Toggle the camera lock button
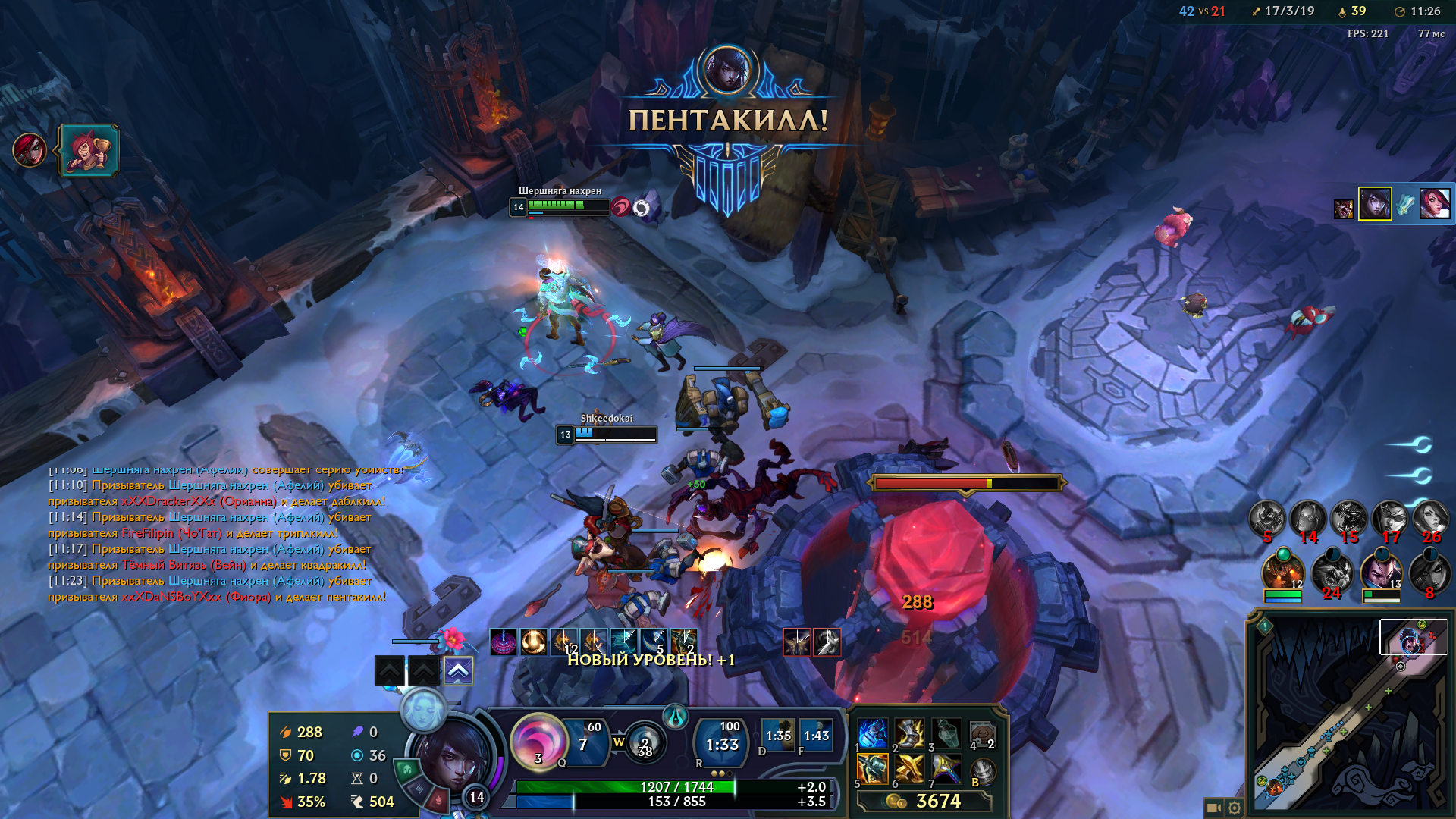Image resolution: width=1456 pixels, height=819 pixels. 1213,808
